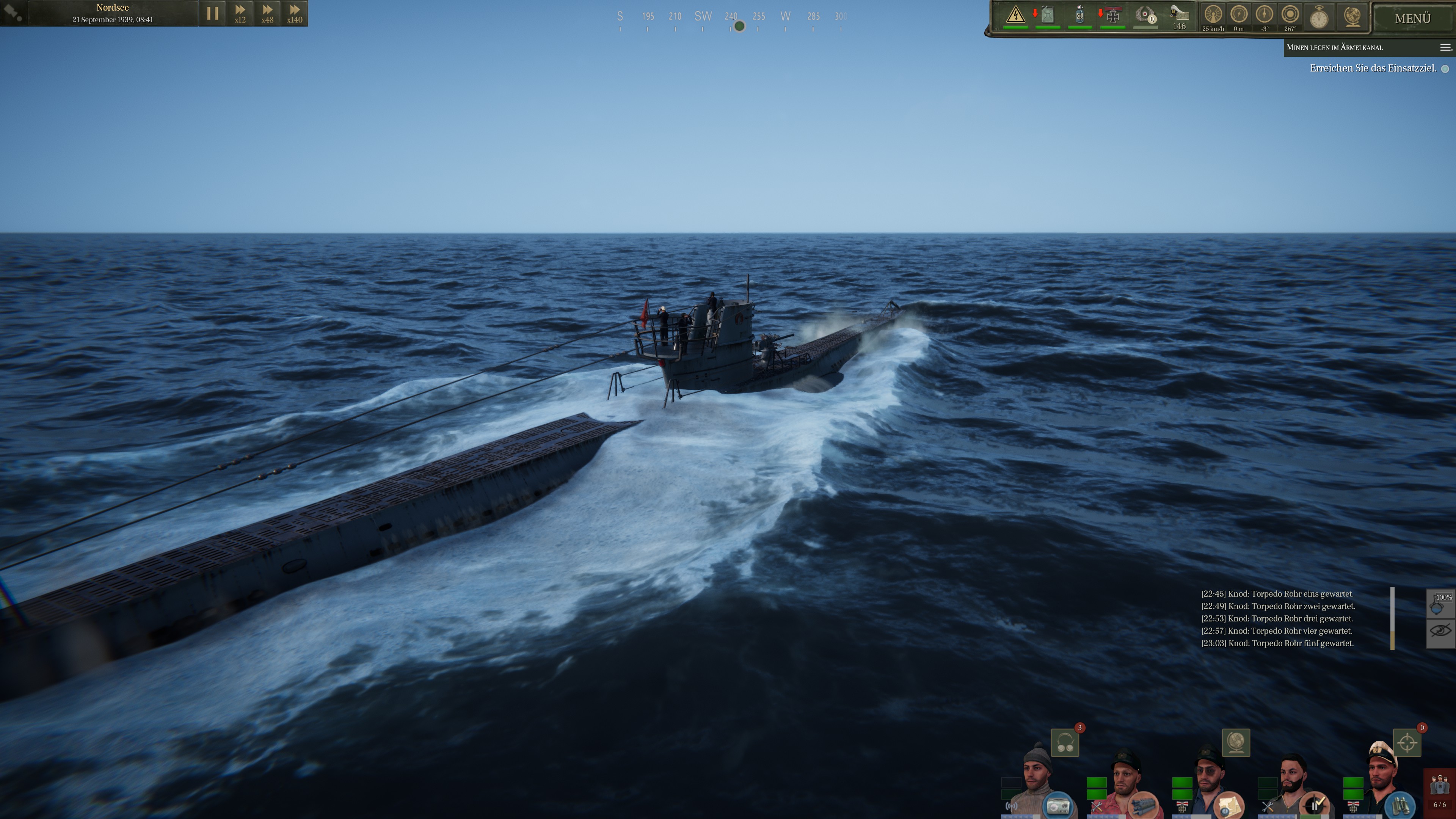Click the fuel canister status icon
1456x819 pixels.
1047,15
